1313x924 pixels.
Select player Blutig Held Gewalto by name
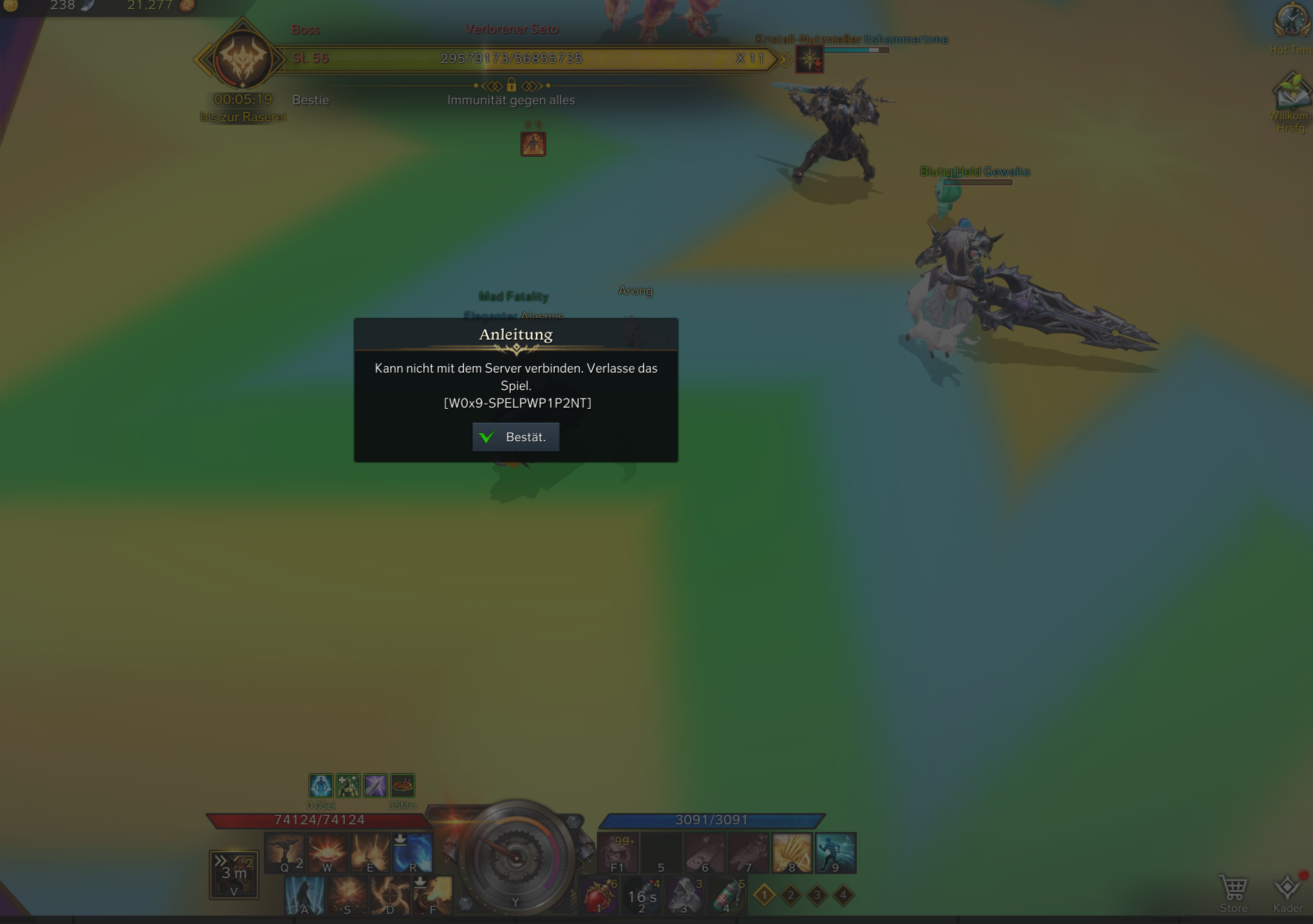click(976, 172)
